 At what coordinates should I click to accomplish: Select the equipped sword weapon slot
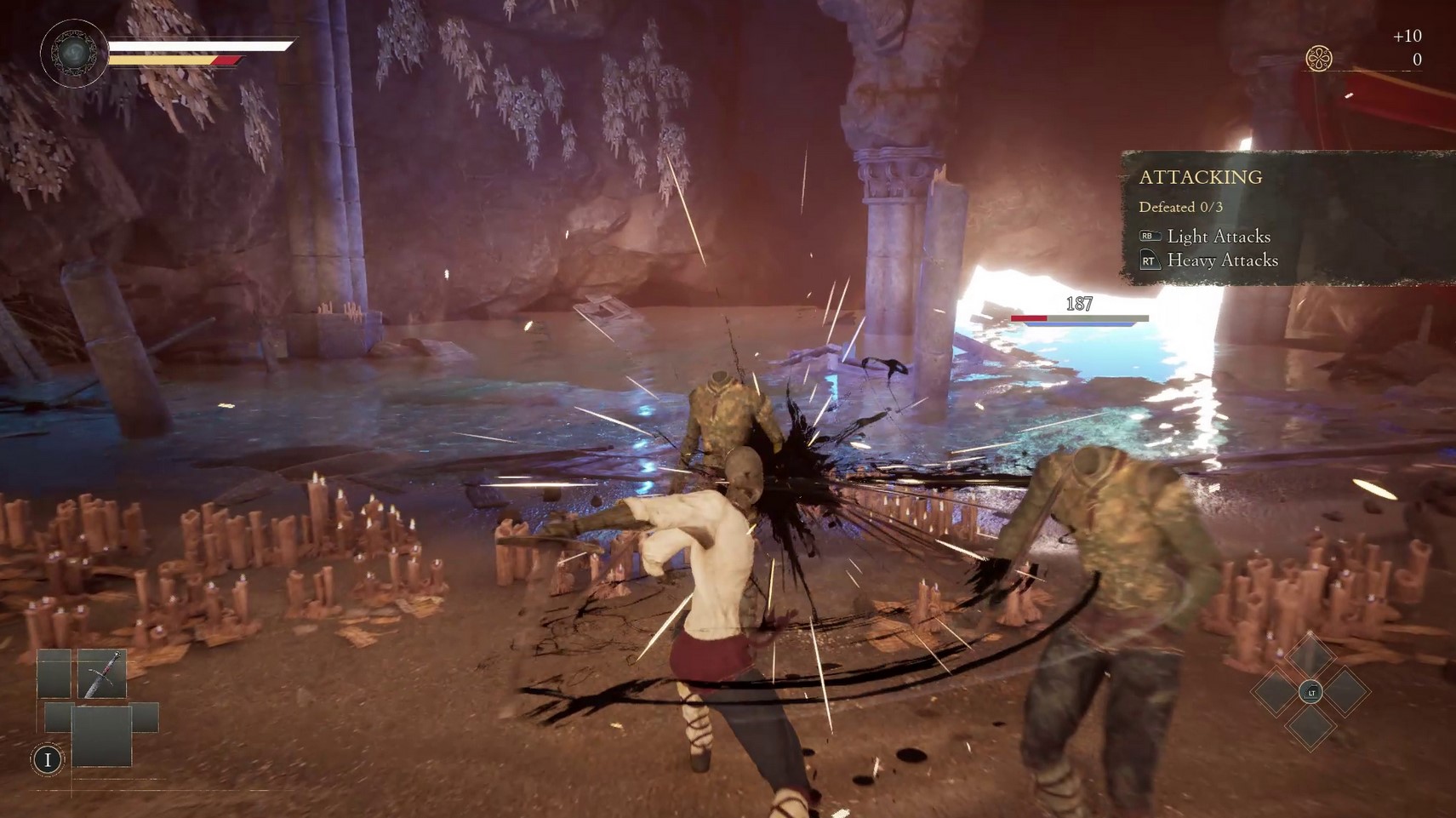(102, 674)
